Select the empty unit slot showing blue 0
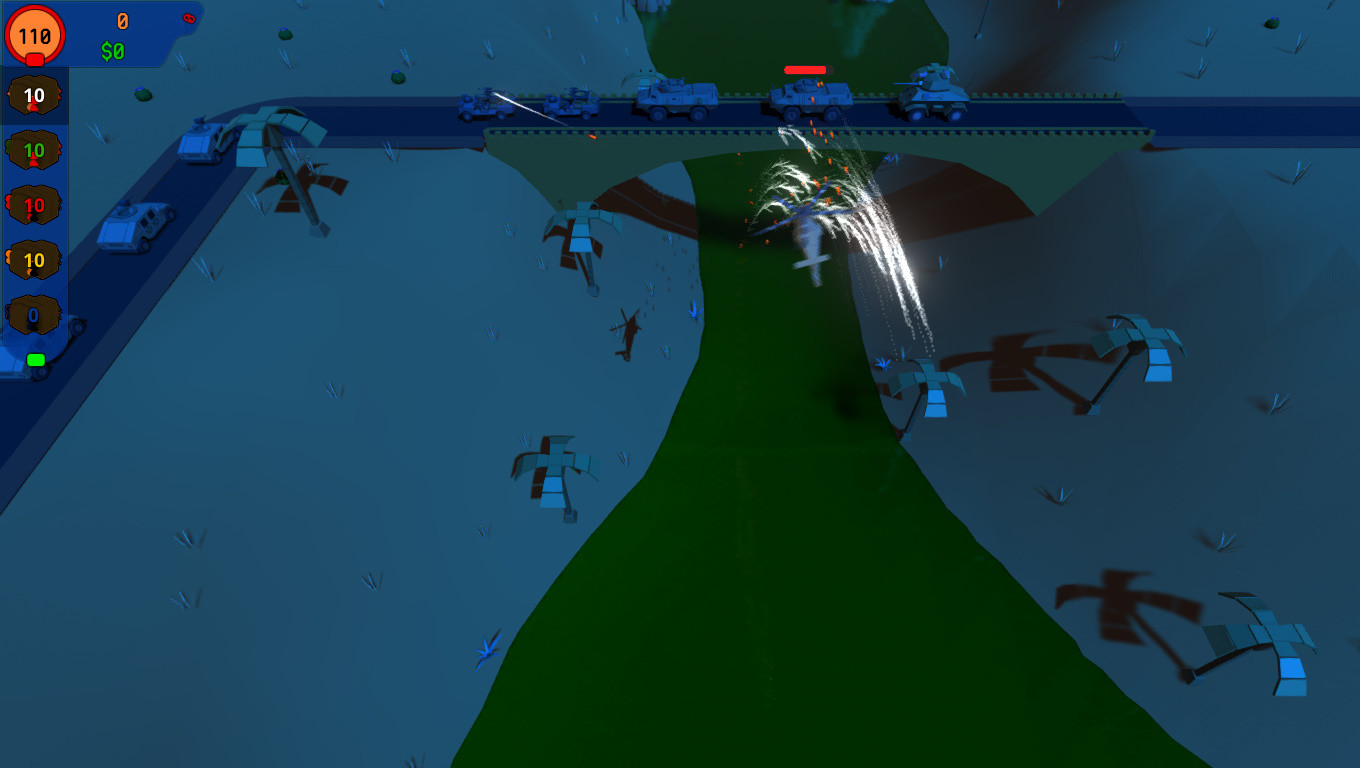Screen dimensions: 1360x768 click(33, 315)
